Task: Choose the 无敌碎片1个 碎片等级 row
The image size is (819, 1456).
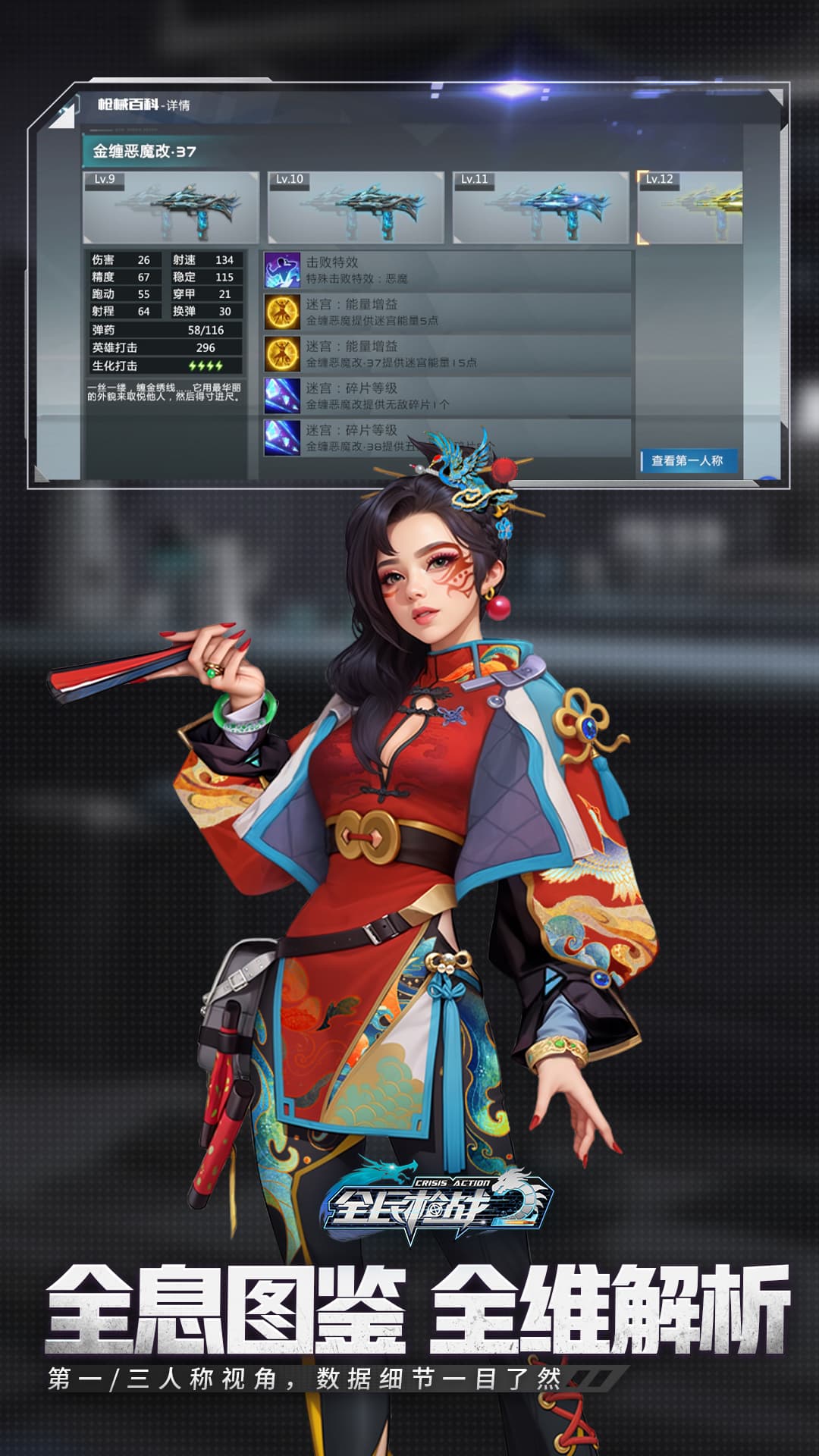Action: tap(447, 395)
